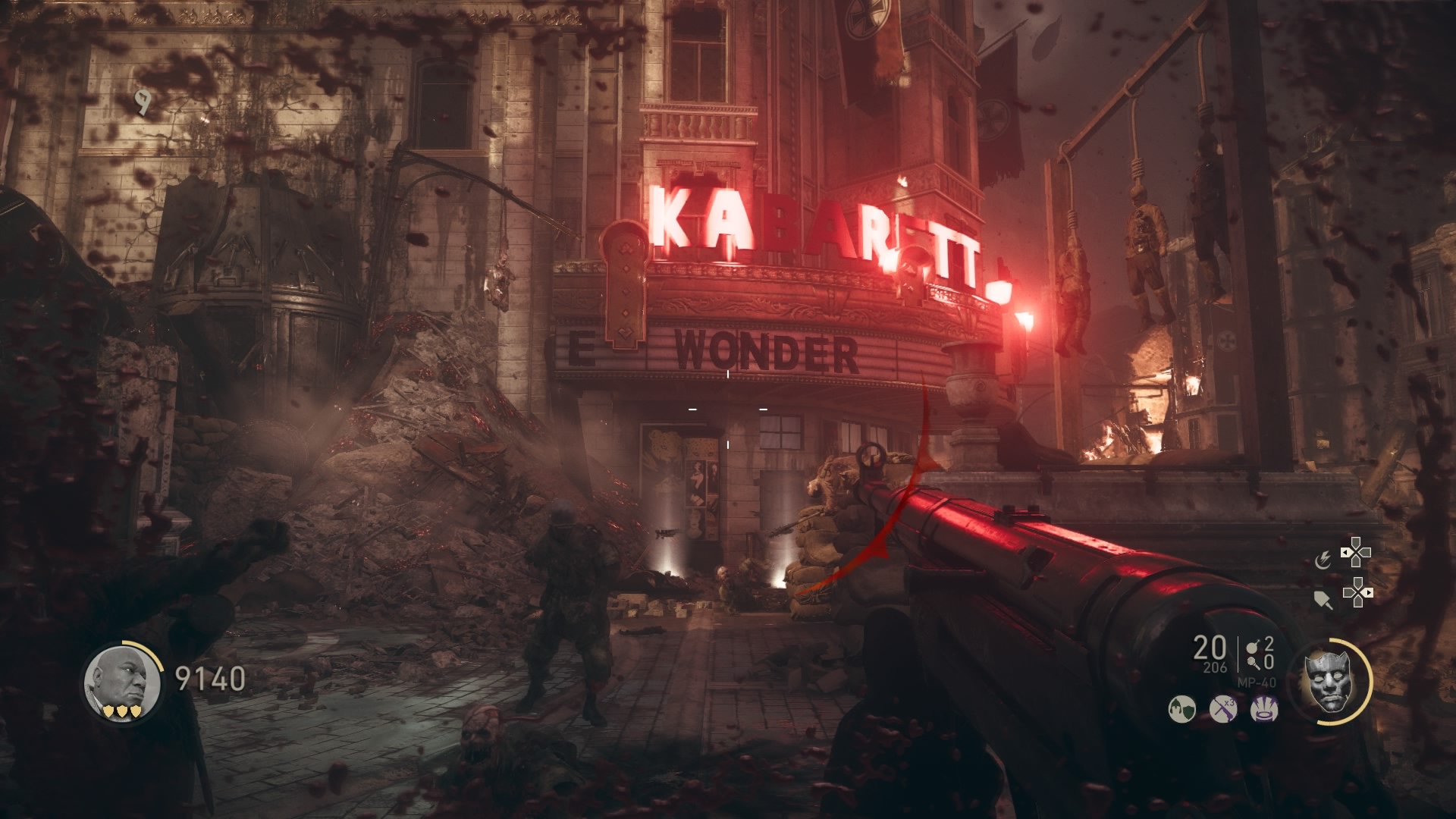Select the shovel equipment icon
The height and width of the screenshot is (819, 1456).
pyautogui.click(x=1323, y=599)
